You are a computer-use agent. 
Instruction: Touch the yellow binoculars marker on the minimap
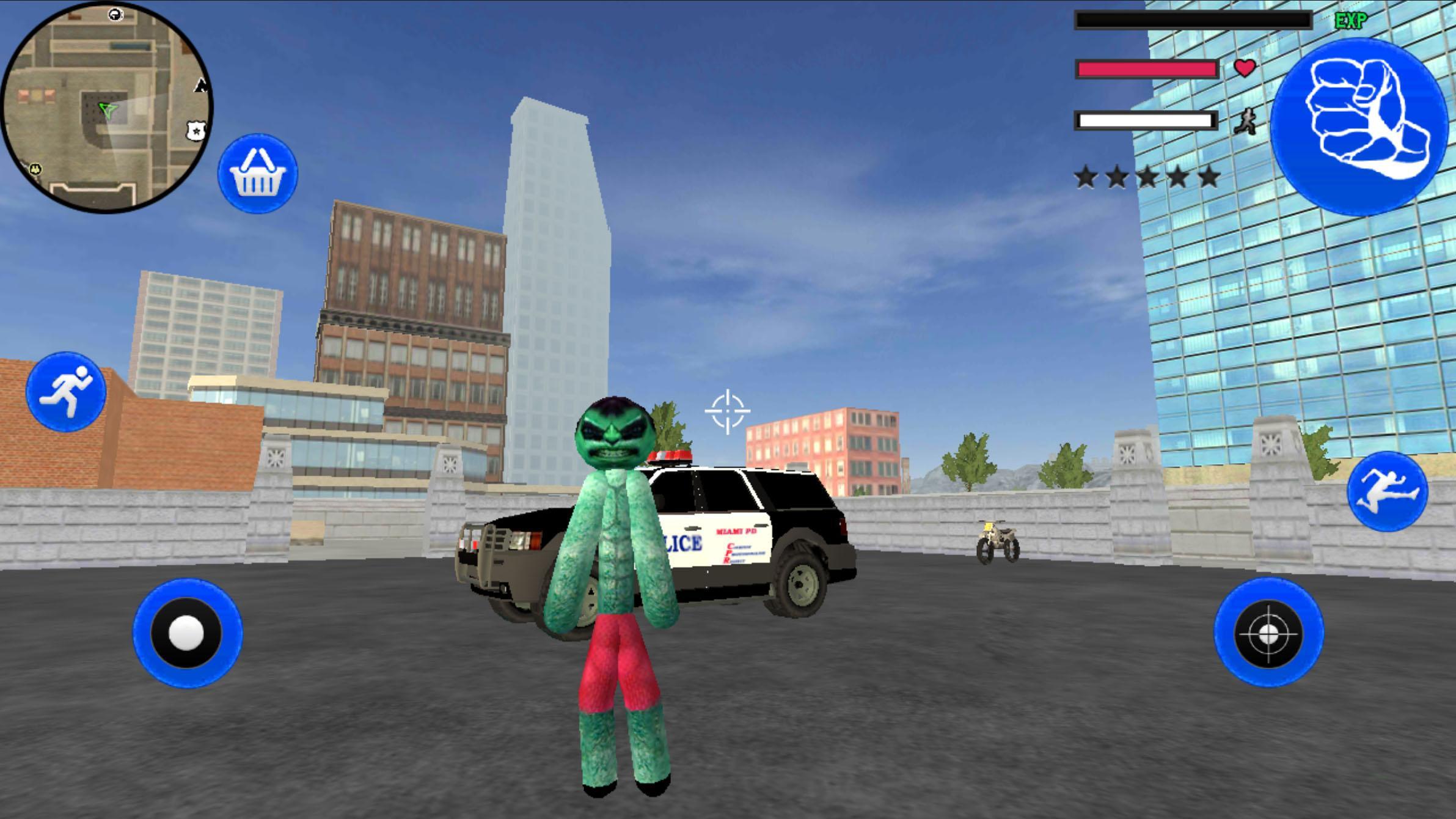pyautogui.click(x=35, y=170)
